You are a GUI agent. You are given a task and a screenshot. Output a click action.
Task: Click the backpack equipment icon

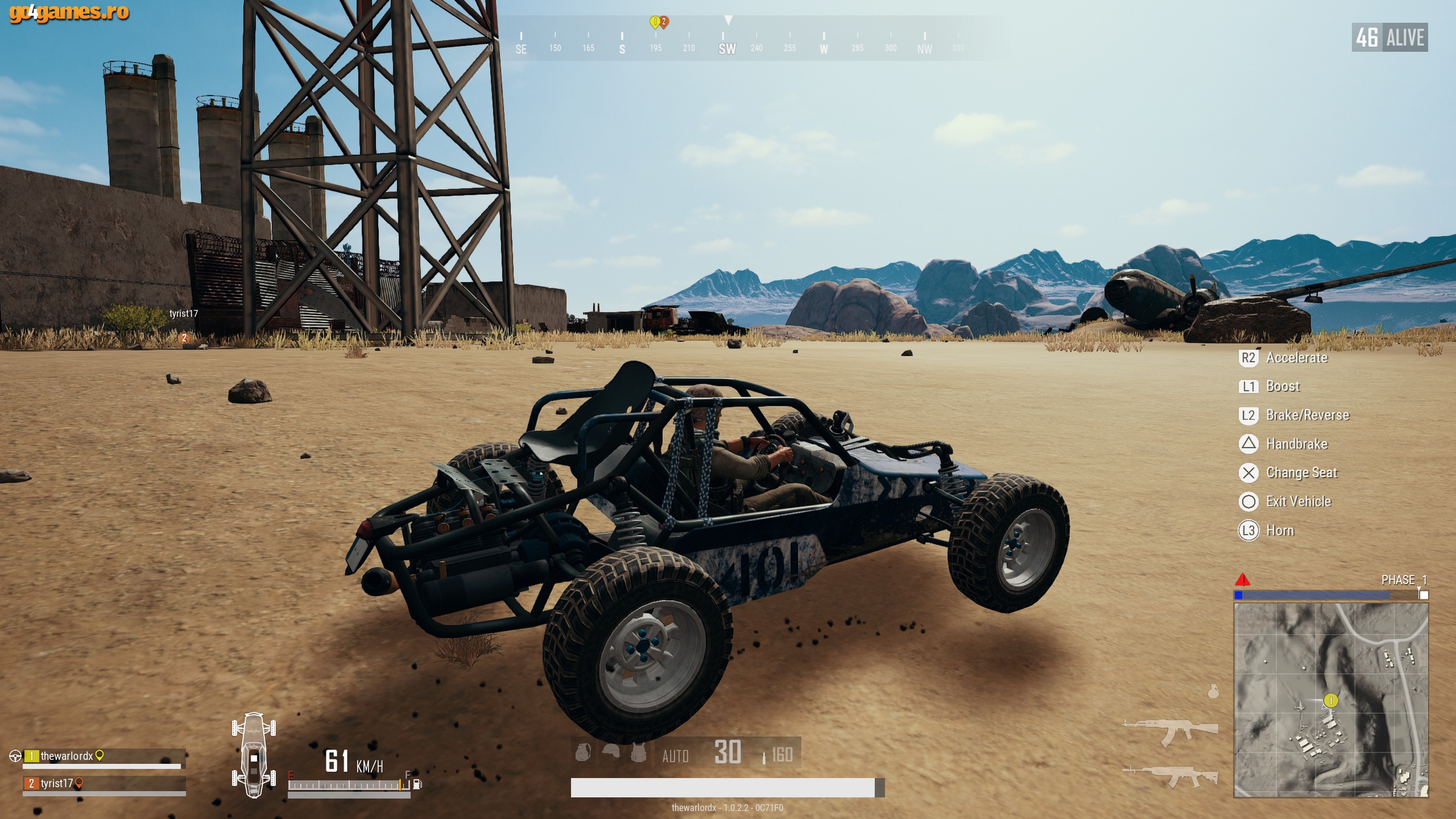tap(583, 752)
